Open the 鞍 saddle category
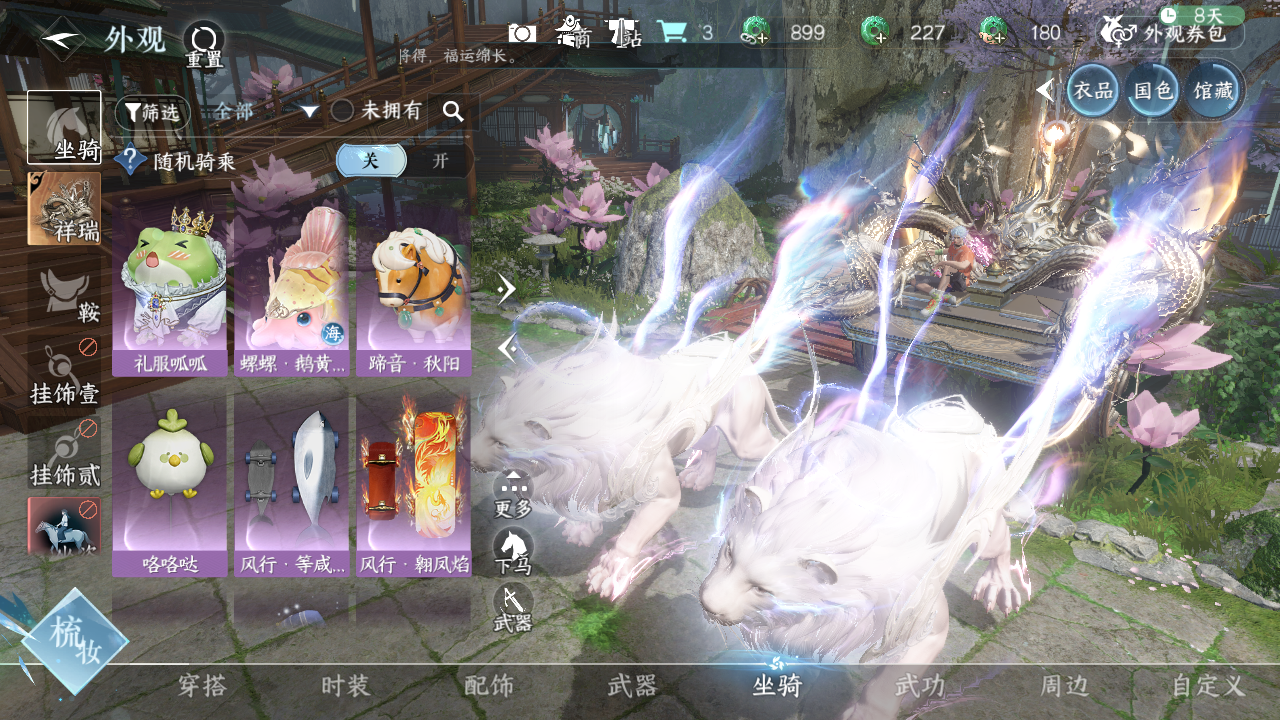Viewport: 1280px width, 720px height. (x=64, y=296)
